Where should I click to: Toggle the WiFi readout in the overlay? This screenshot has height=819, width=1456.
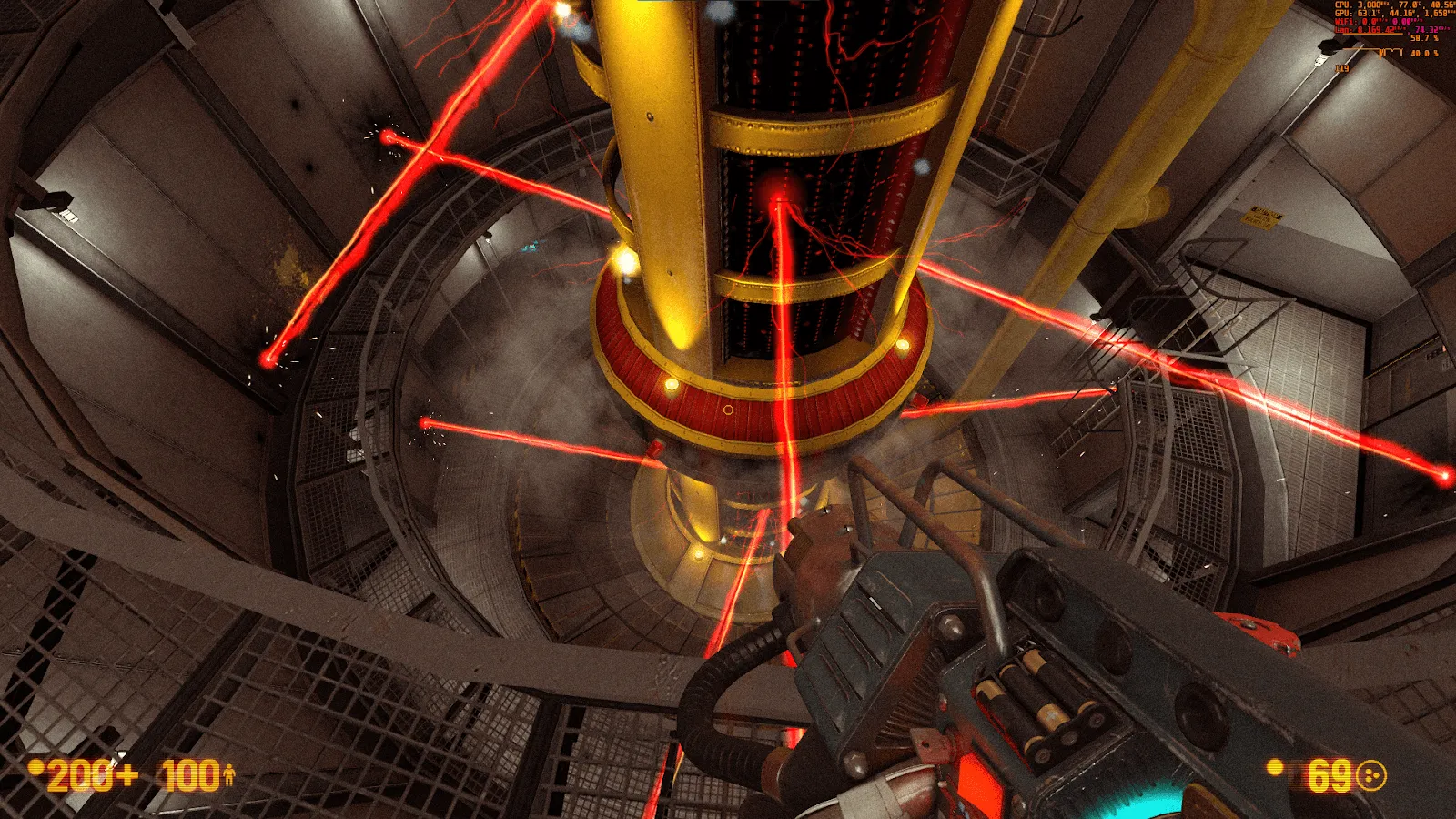point(1376,22)
